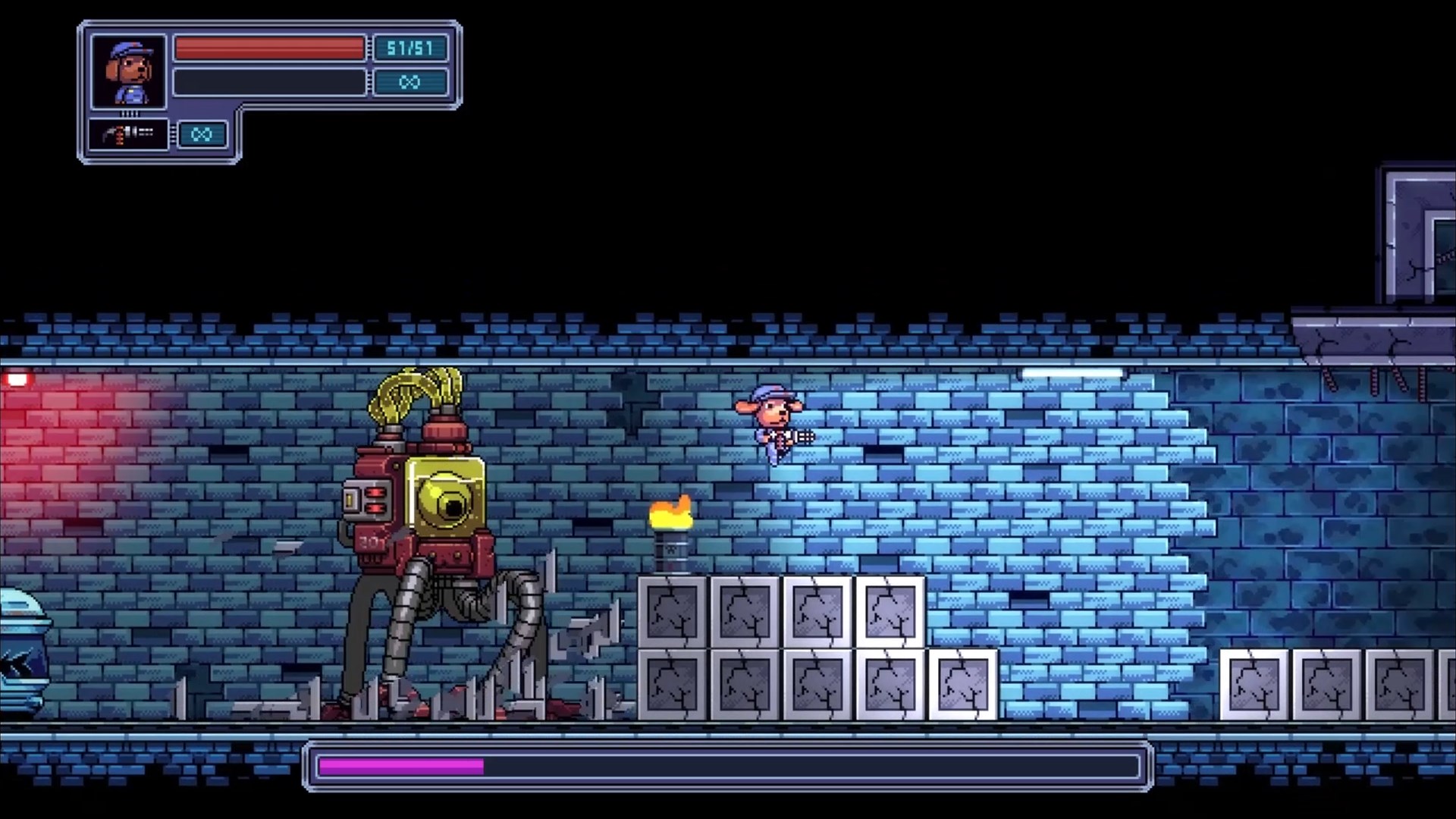This screenshot has width=1456, height=819.
Task: Toggle the empty secondary energy bar
Action: point(269,82)
